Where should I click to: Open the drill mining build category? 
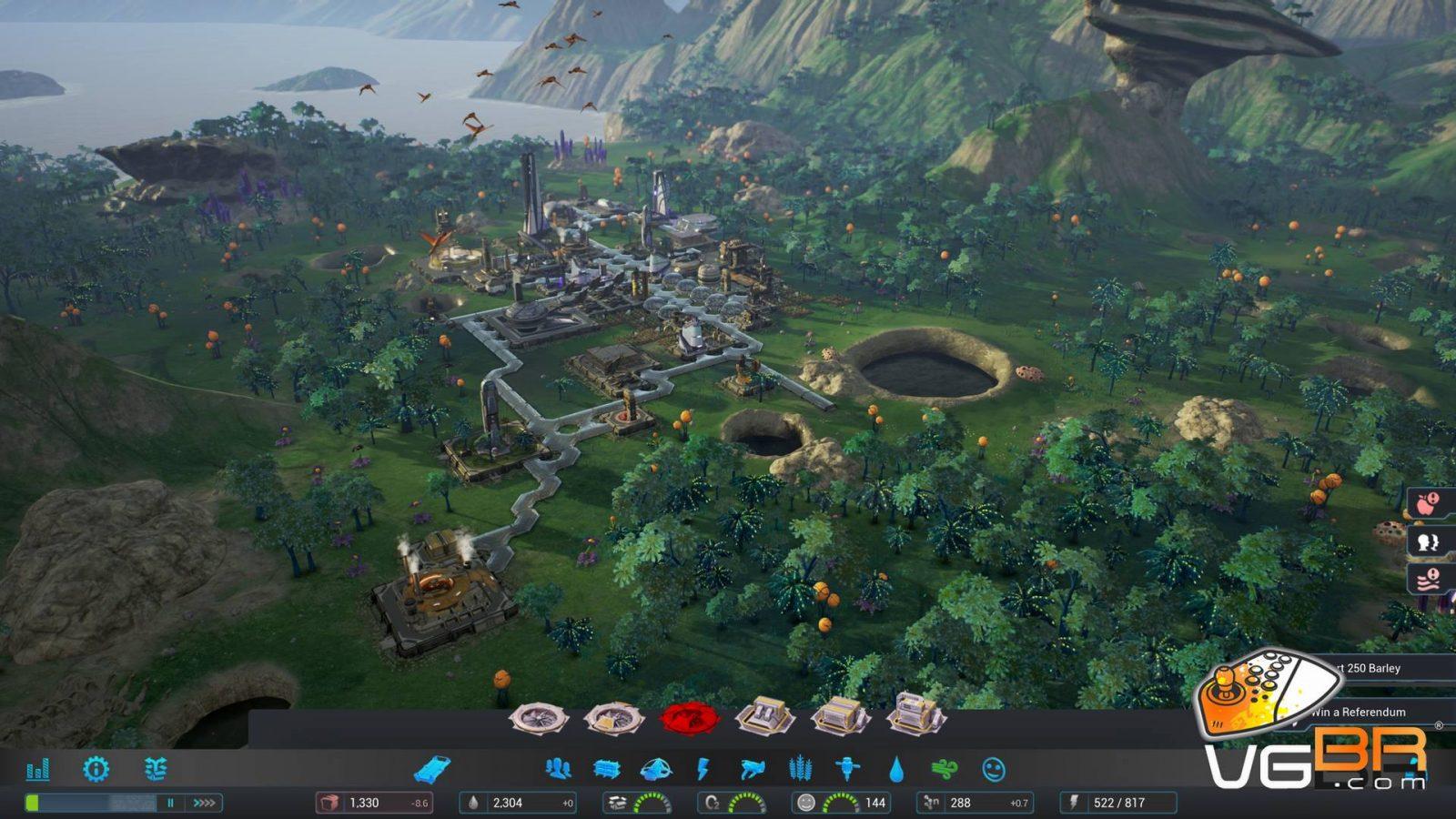point(848,770)
